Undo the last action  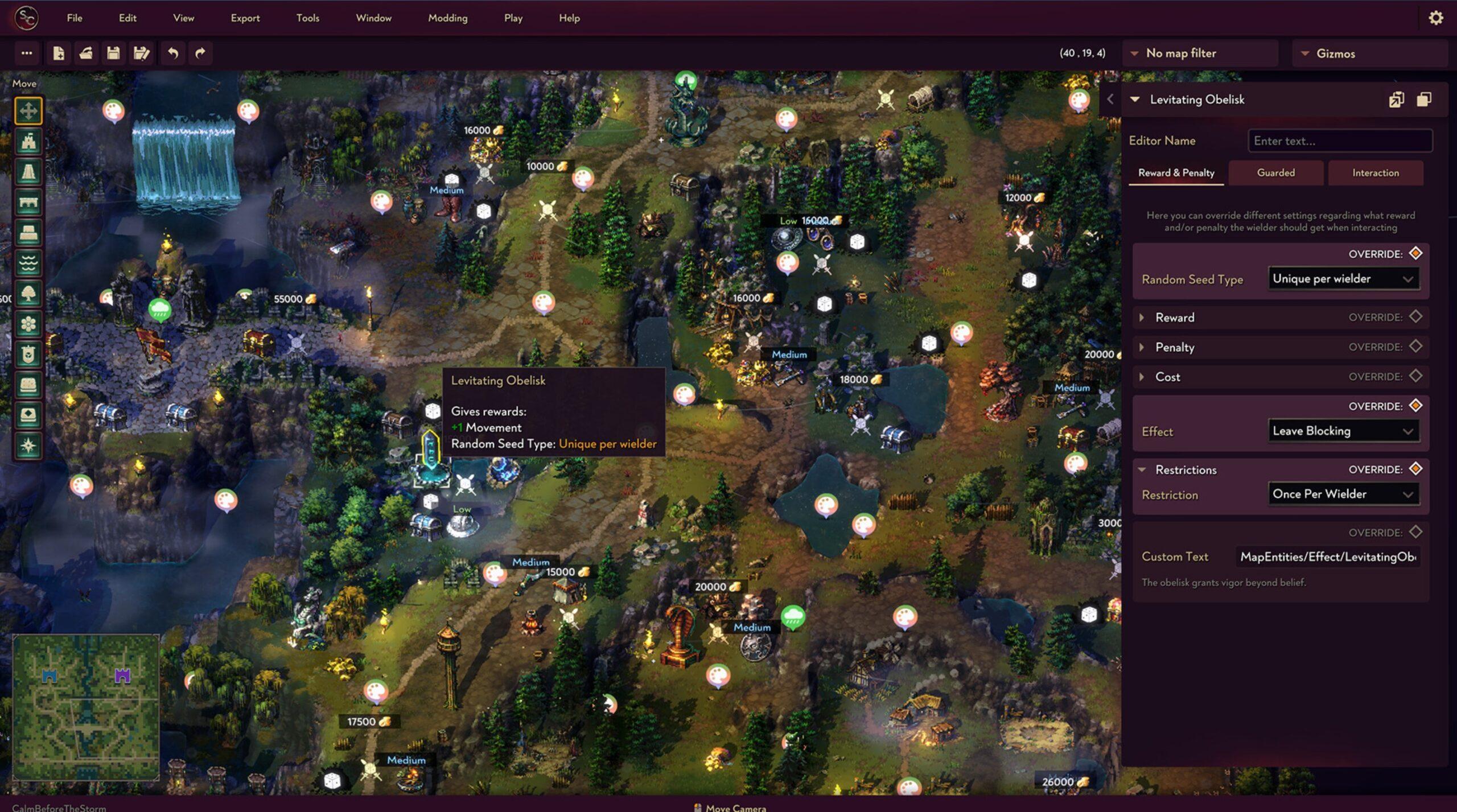coord(173,53)
